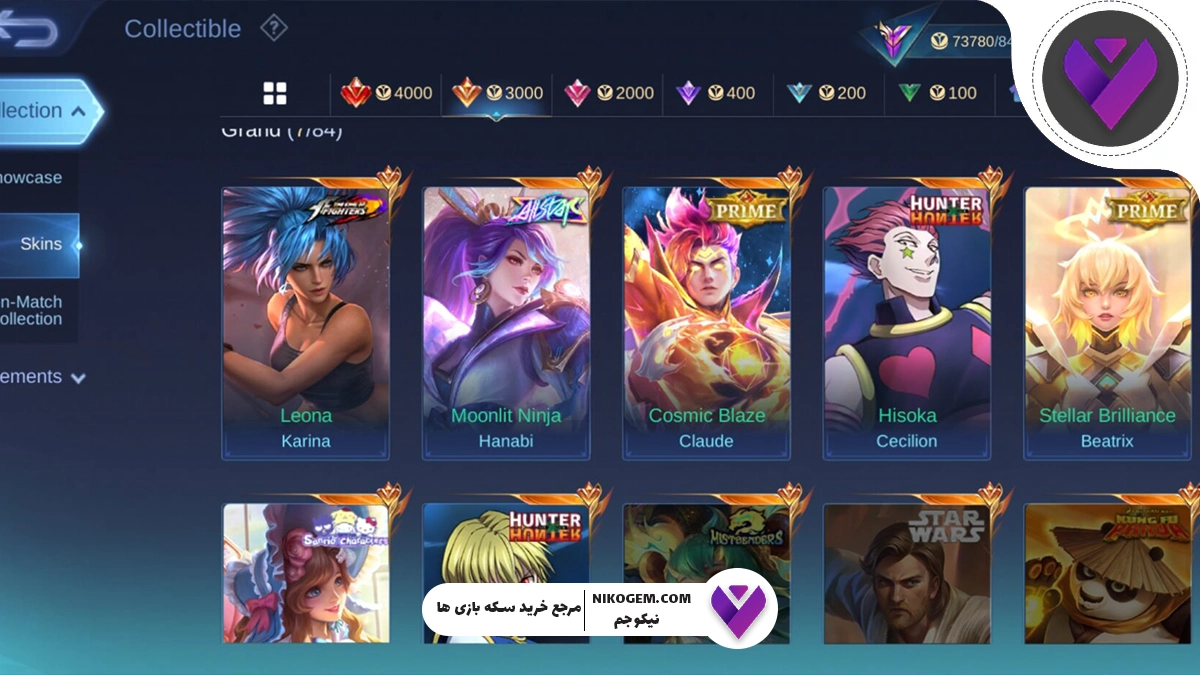Open the Showcase section
Viewport: 1200px width, 675px height.
31,178
